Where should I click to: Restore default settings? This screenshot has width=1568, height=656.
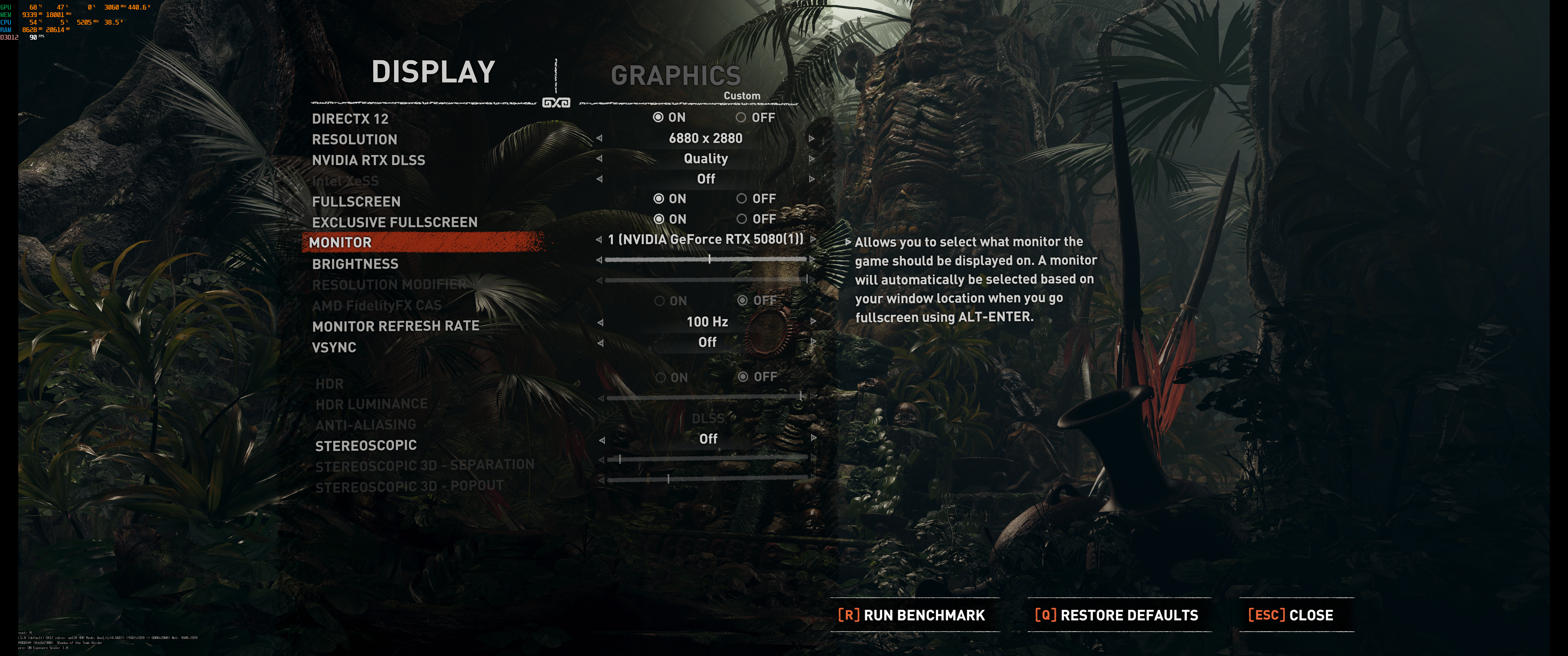click(x=1116, y=615)
